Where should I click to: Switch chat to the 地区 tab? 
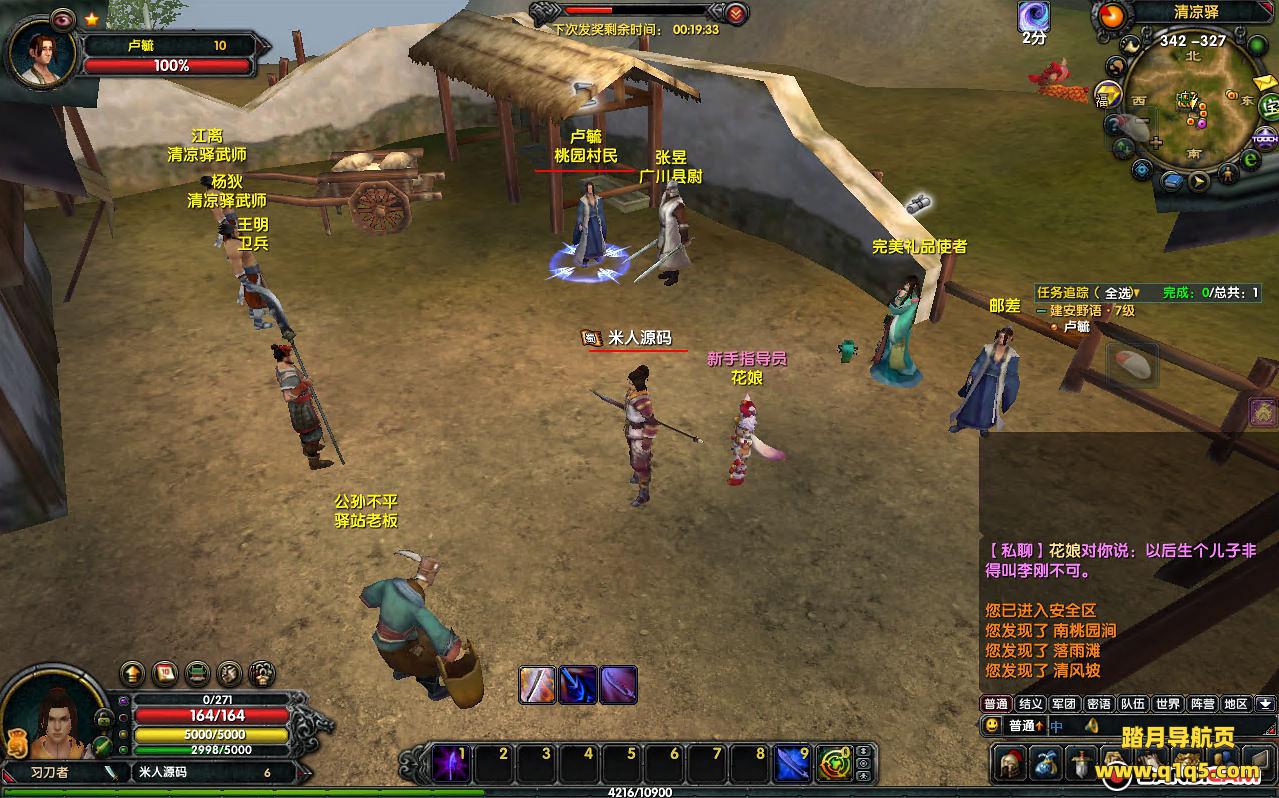pyautogui.click(x=1236, y=704)
